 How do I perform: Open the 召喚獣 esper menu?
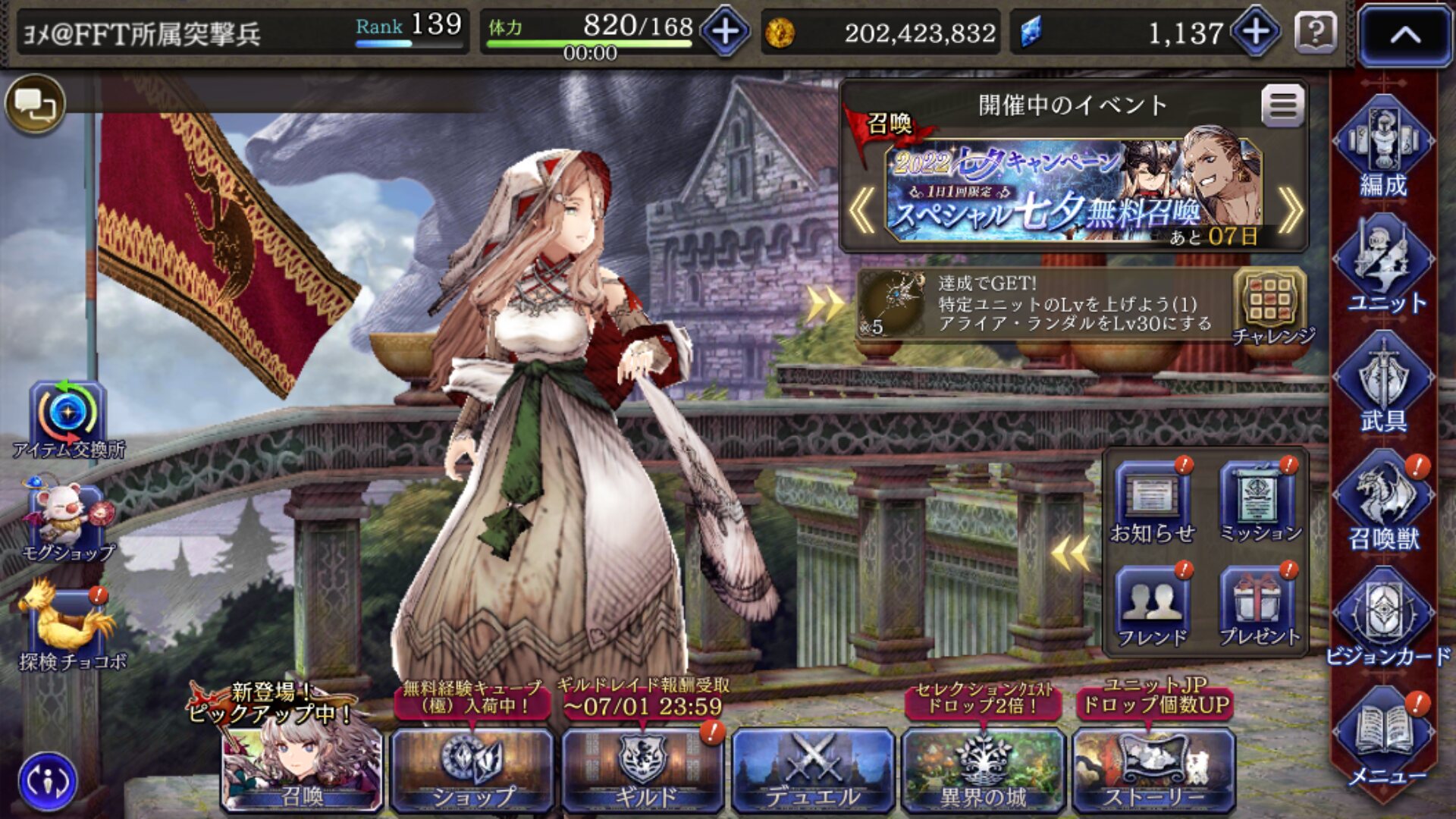[x=1383, y=502]
